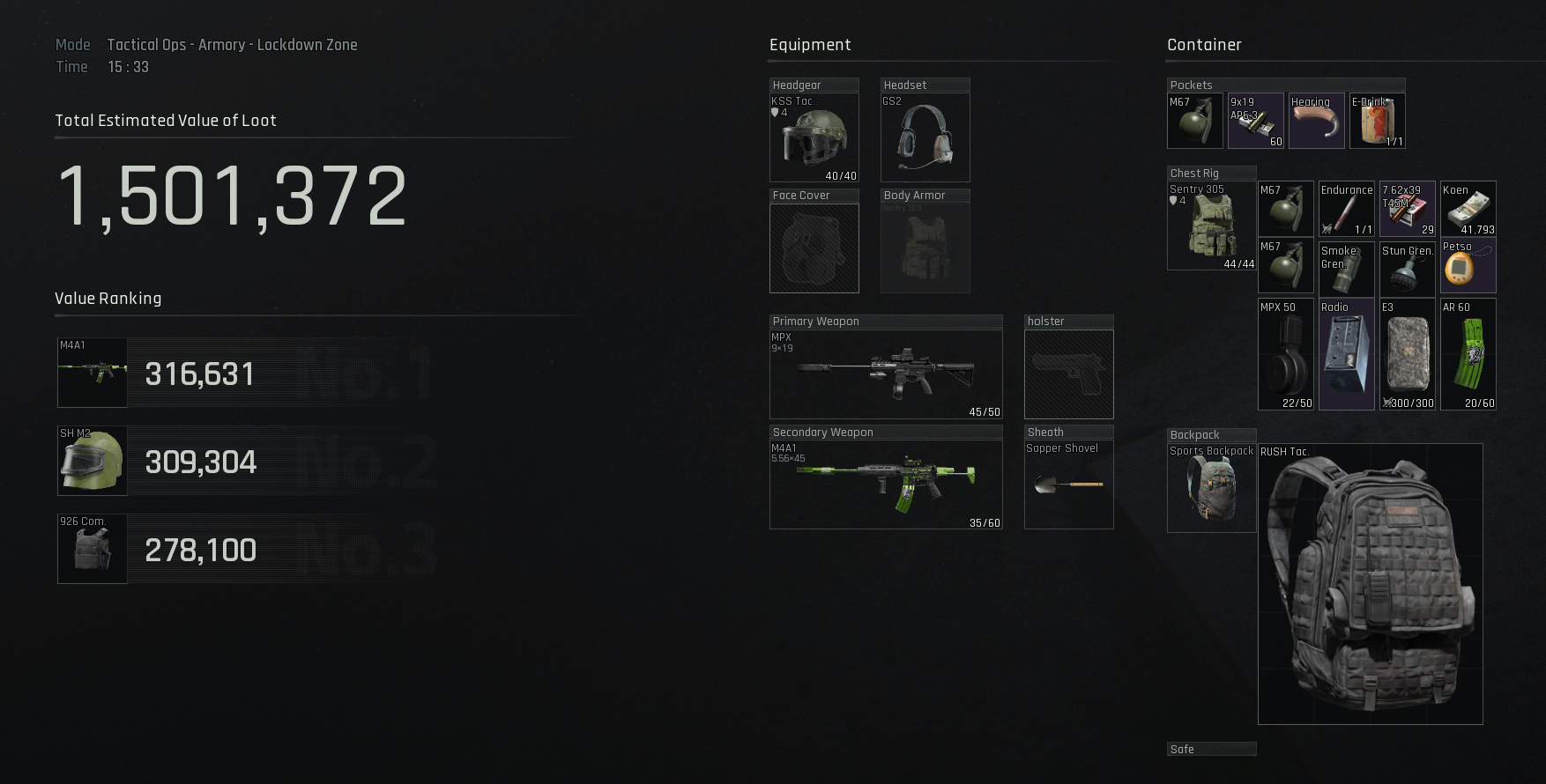The image size is (1546, 784).
Task: Open the RUSH Tac. backpack item
Action: click(1370, 583)
